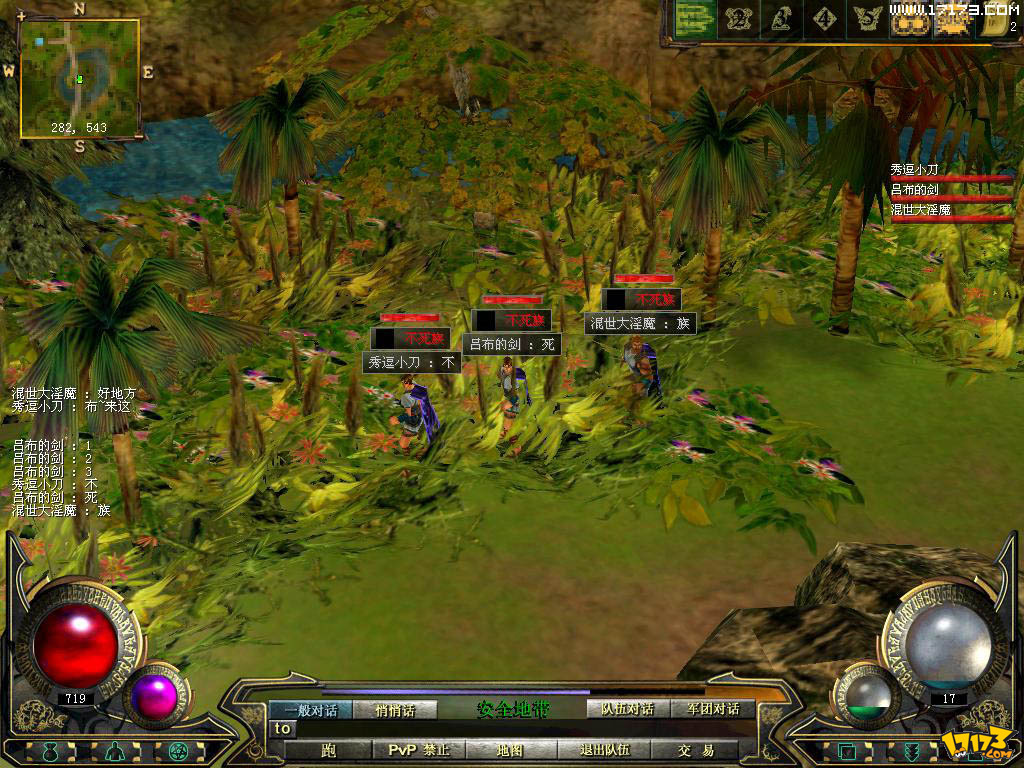Select the green highlighted first hotbar slot

693,18
